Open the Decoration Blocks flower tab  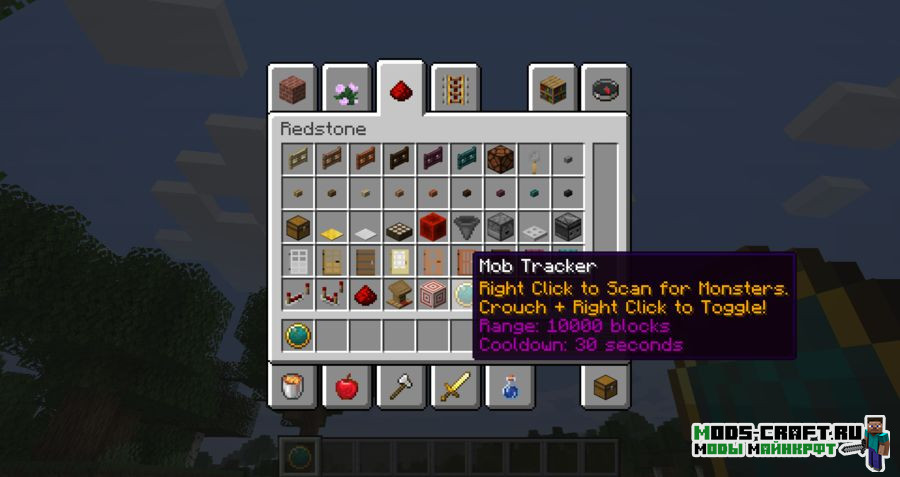[x=346, y=91]
